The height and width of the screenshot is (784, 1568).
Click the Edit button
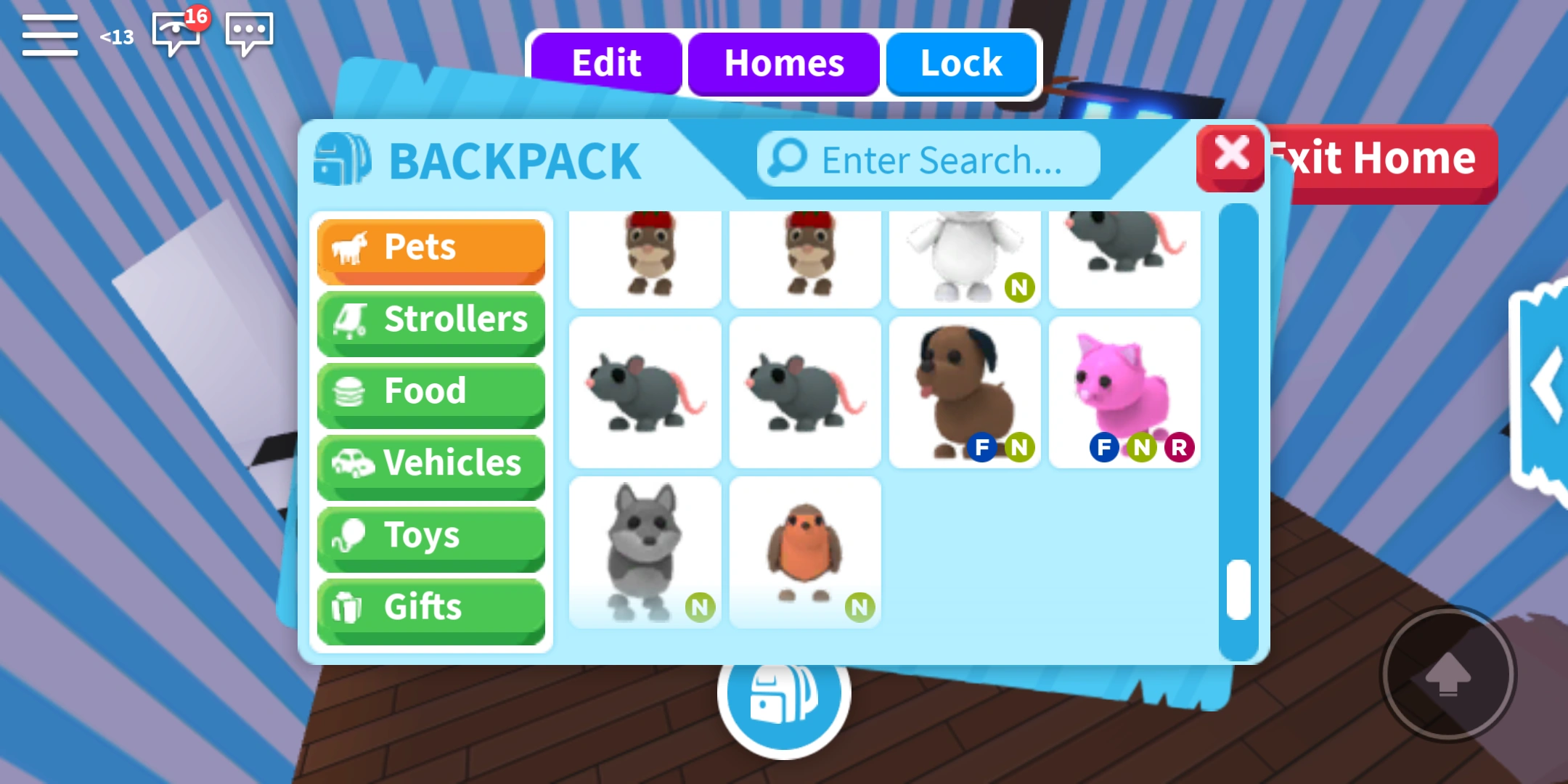(606, 64)
